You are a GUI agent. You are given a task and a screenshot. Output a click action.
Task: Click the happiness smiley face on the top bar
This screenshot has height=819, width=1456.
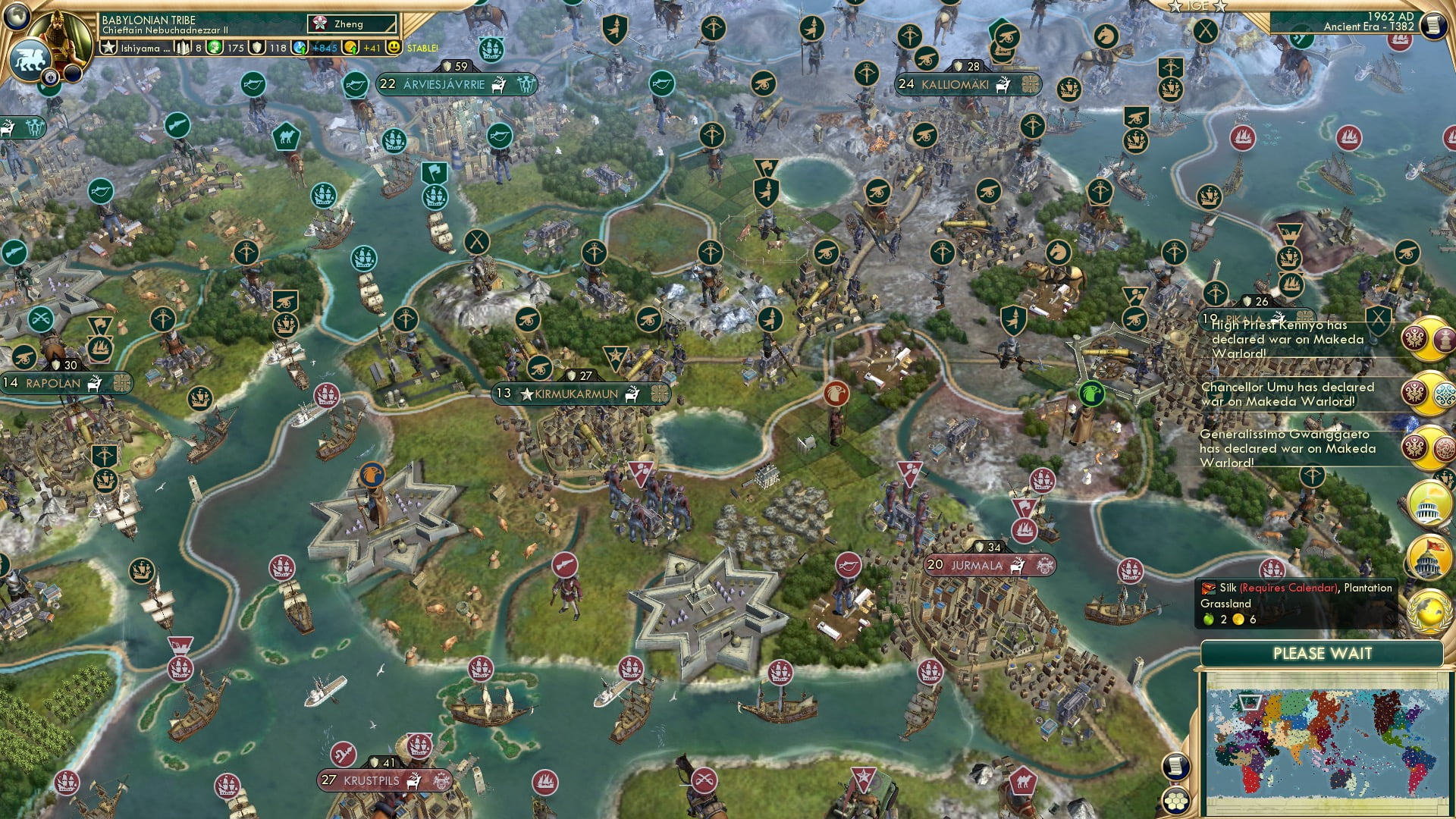(x=394, y=47)
